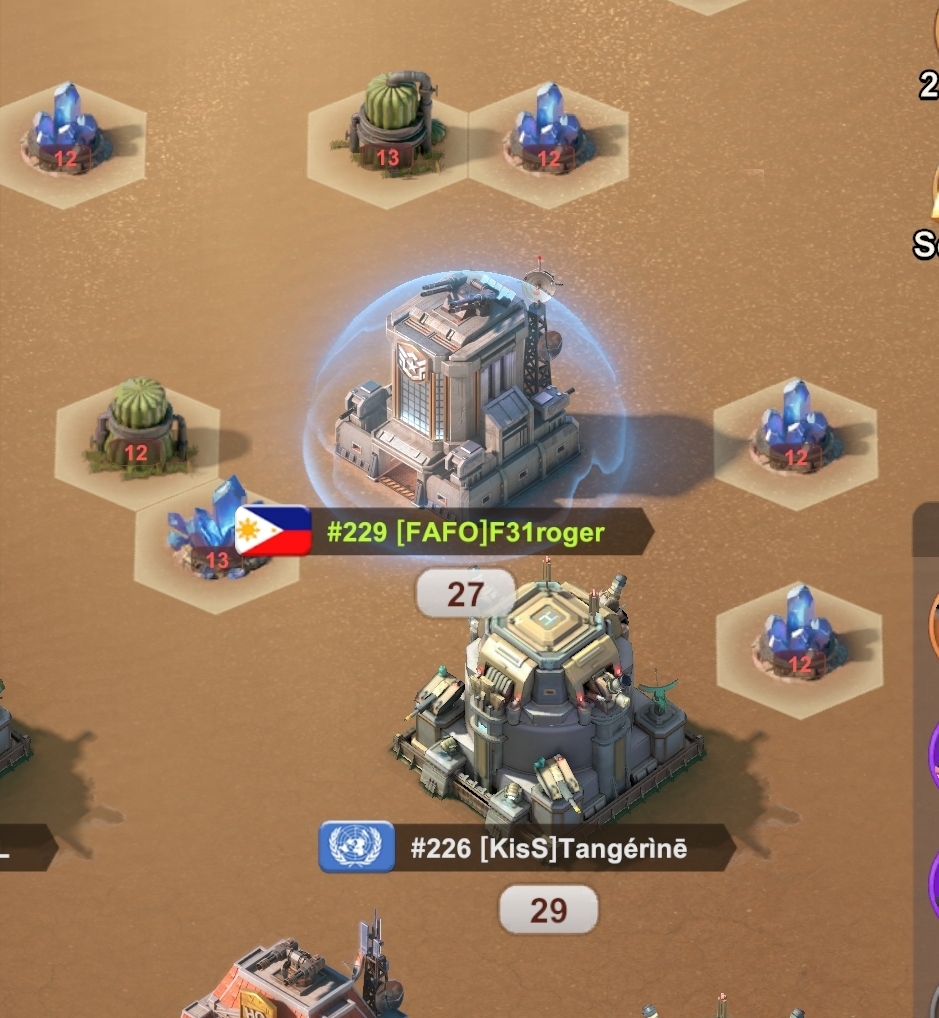The width and height of the screenshot is (939, 1018).
Task: Select the #229 [FAFO]F31roger name banner
Action: point(465,532)
